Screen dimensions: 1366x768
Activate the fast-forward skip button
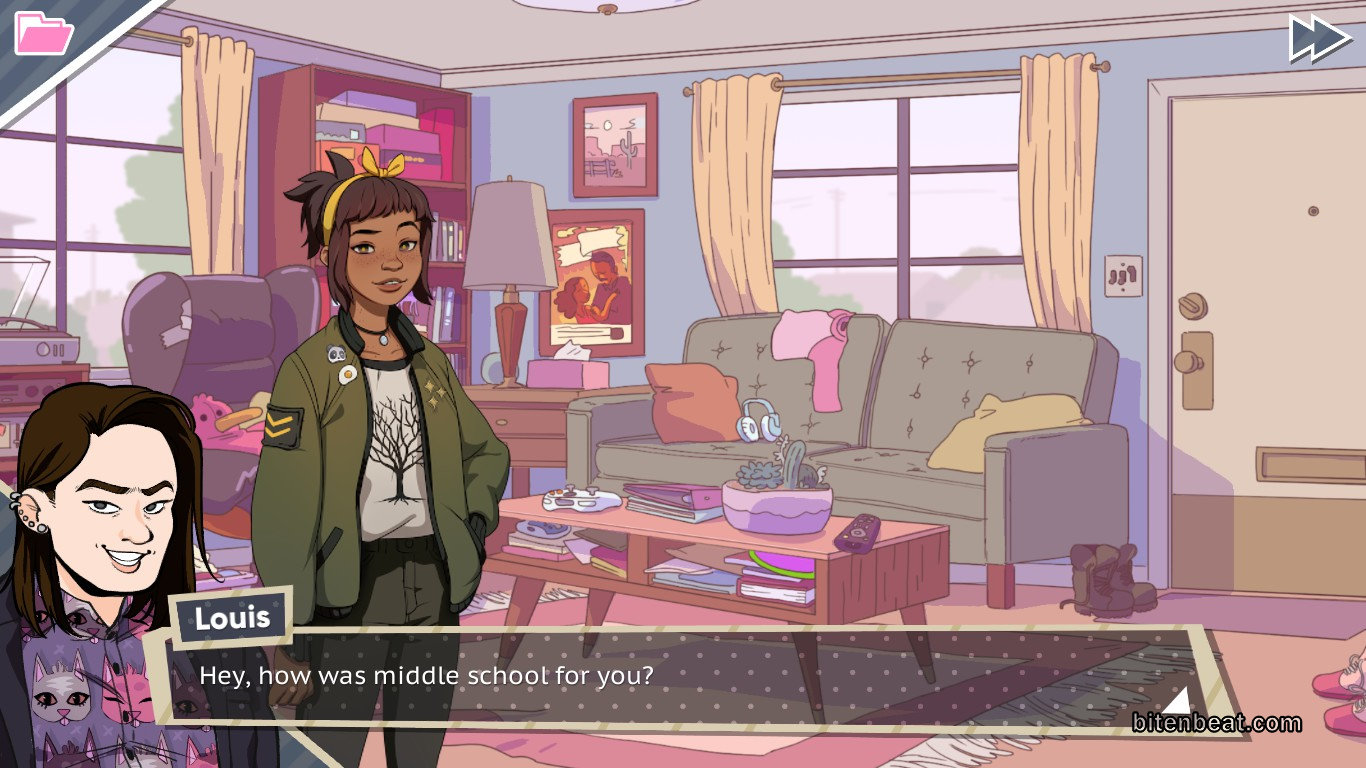click(x=1320, y=39)
